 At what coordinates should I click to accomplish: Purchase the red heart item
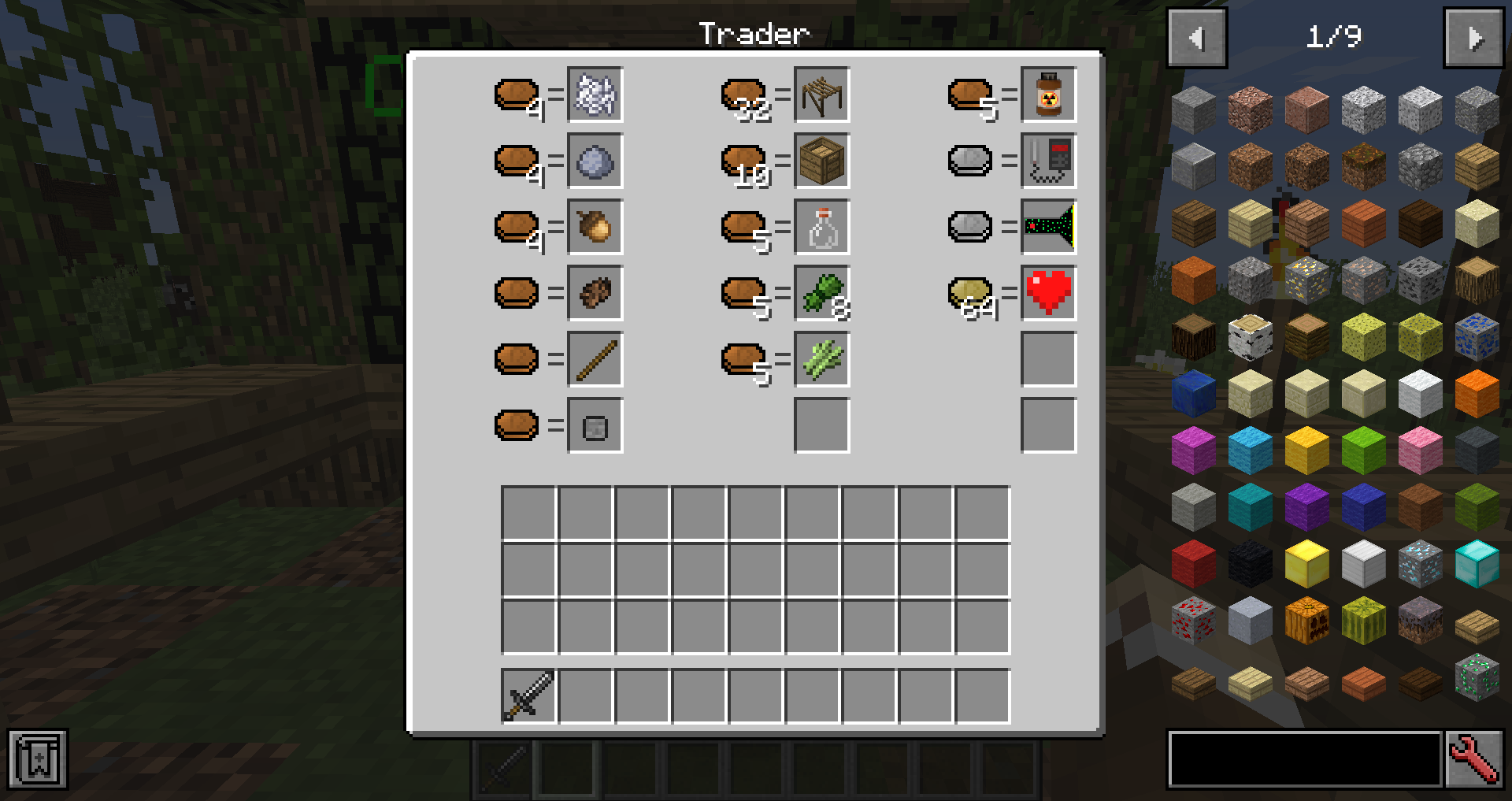[x=1048, y=293]
